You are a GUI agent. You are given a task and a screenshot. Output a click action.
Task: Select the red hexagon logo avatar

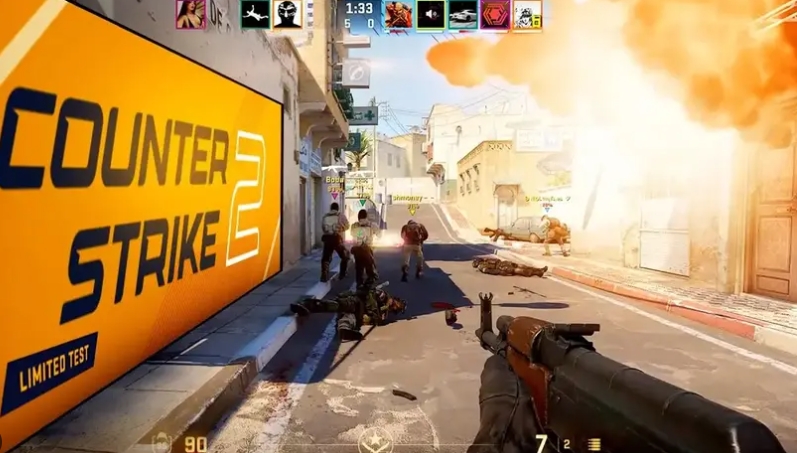coord(494,13)
